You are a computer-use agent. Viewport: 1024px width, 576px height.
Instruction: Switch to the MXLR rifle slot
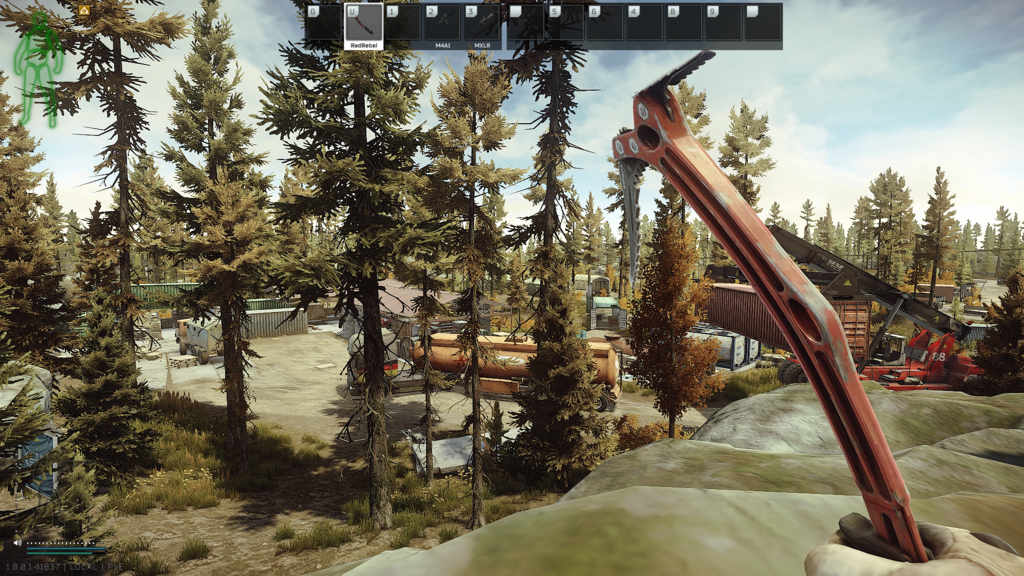click(x=483, y=23)
